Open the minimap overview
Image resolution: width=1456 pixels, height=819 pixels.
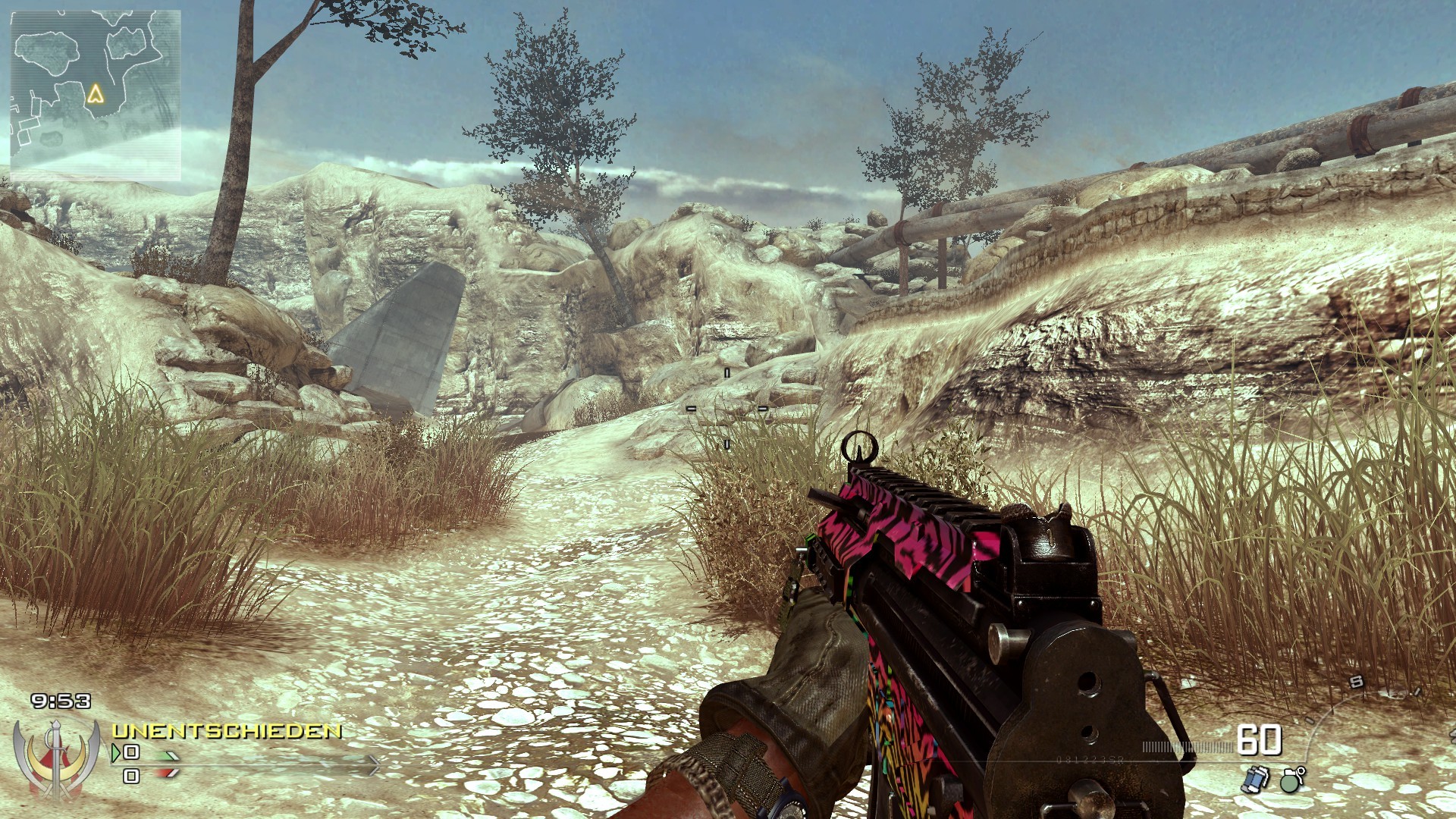[96, 96]
